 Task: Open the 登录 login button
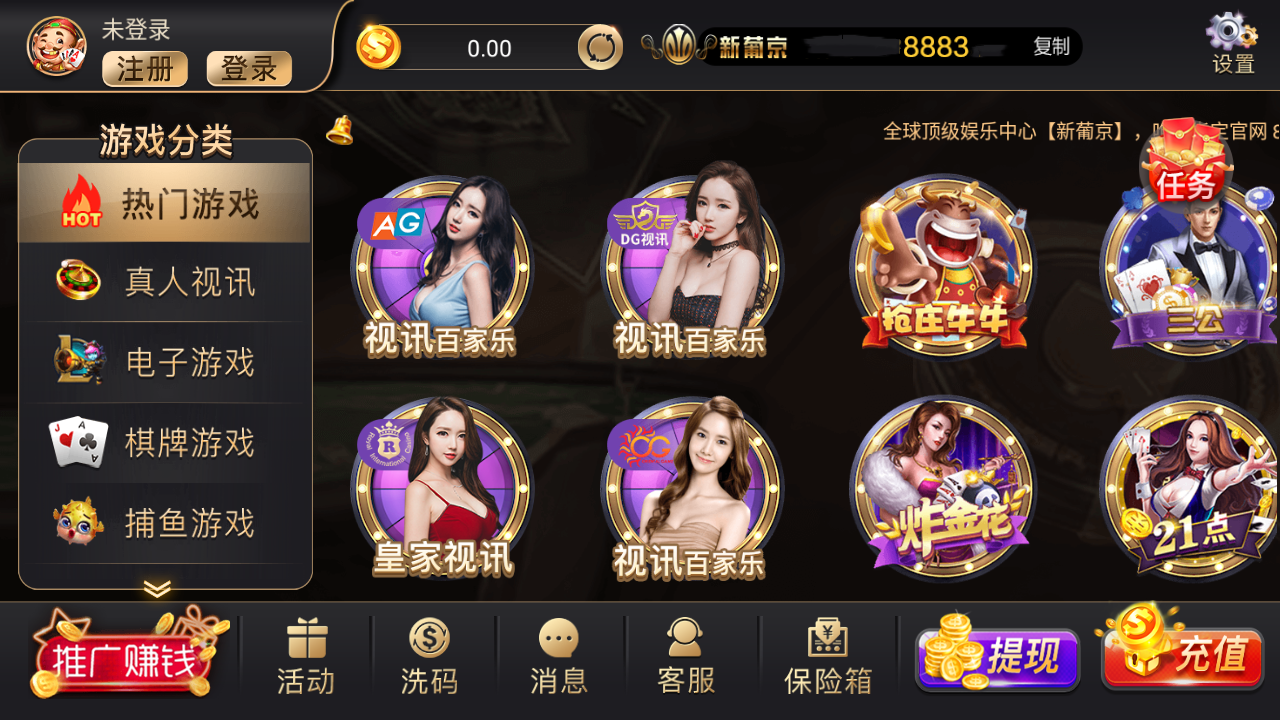click(249, 69)
